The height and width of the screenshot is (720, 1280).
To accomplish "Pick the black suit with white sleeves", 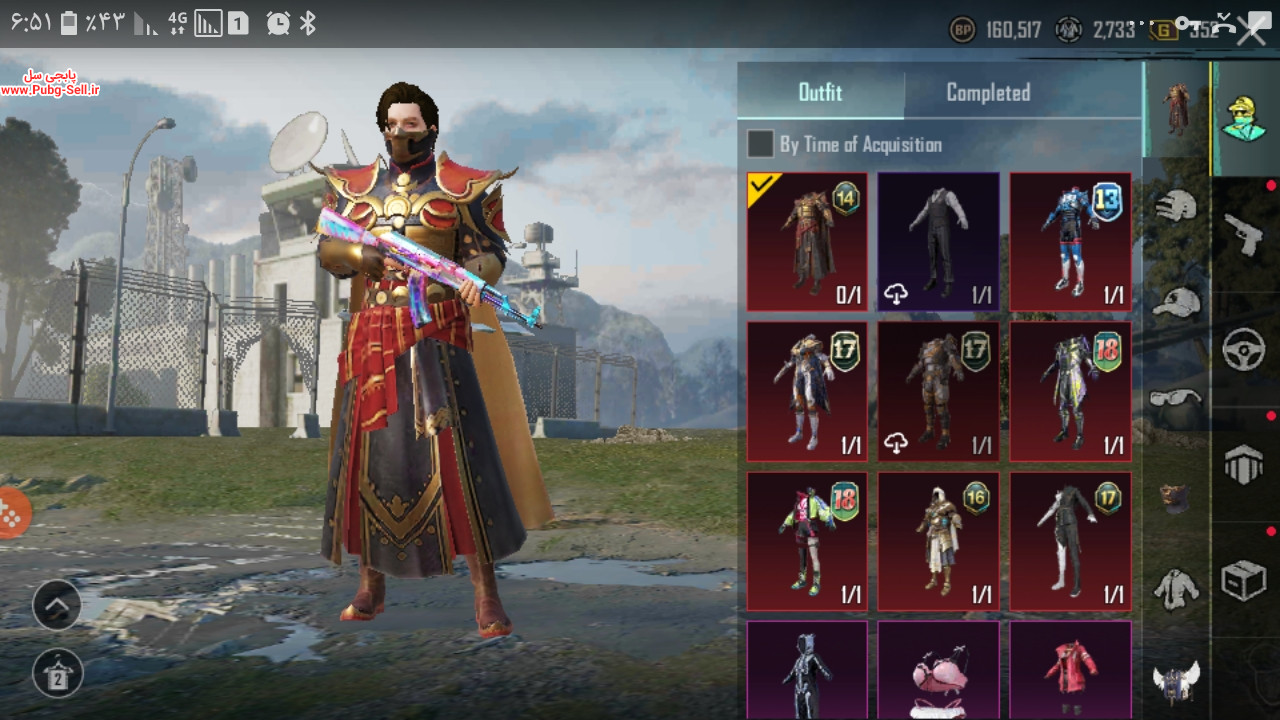I will pyautogui.click(x=938, y=241).
